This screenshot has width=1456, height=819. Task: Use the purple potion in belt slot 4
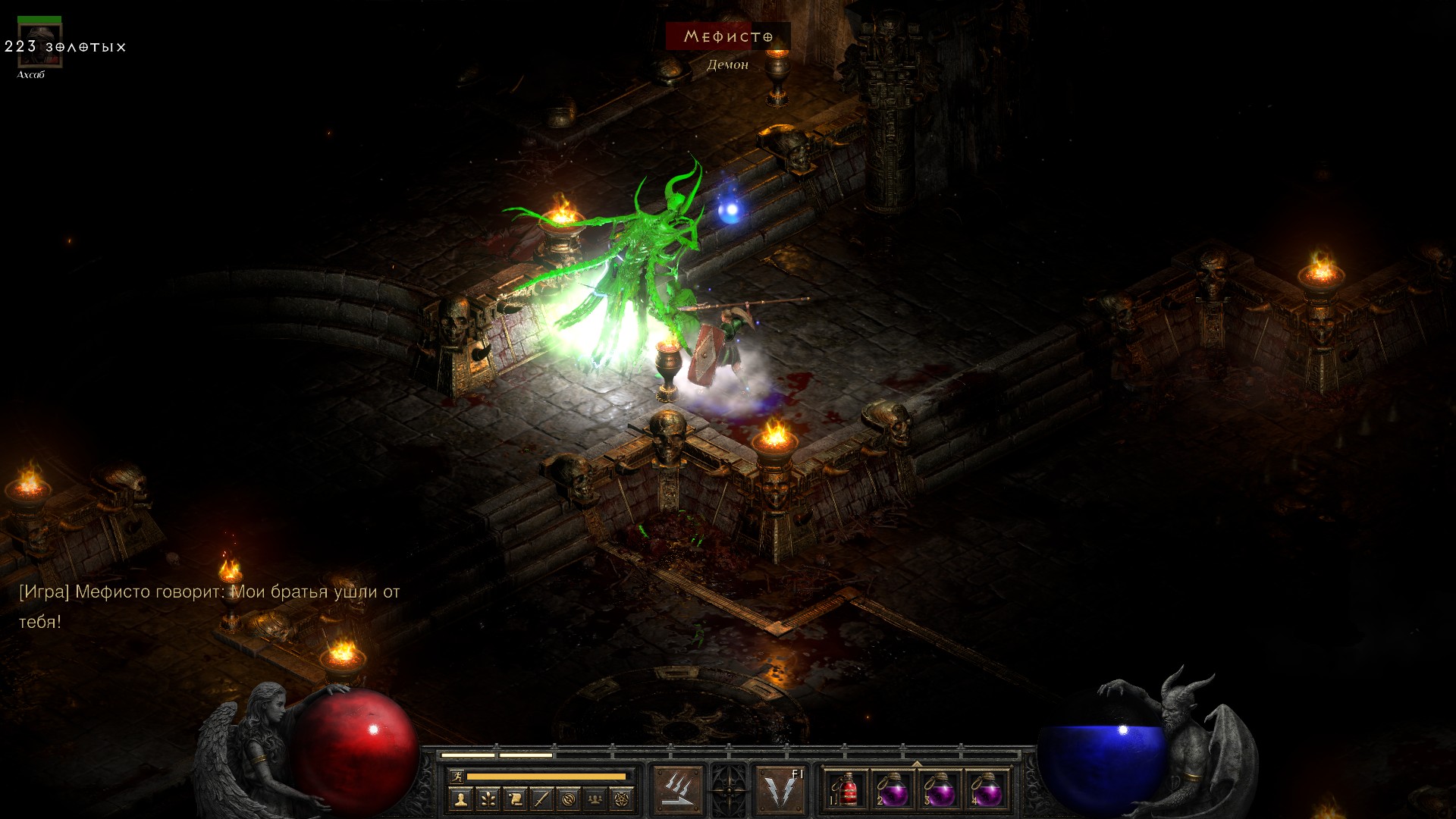[x=987, y=792]
